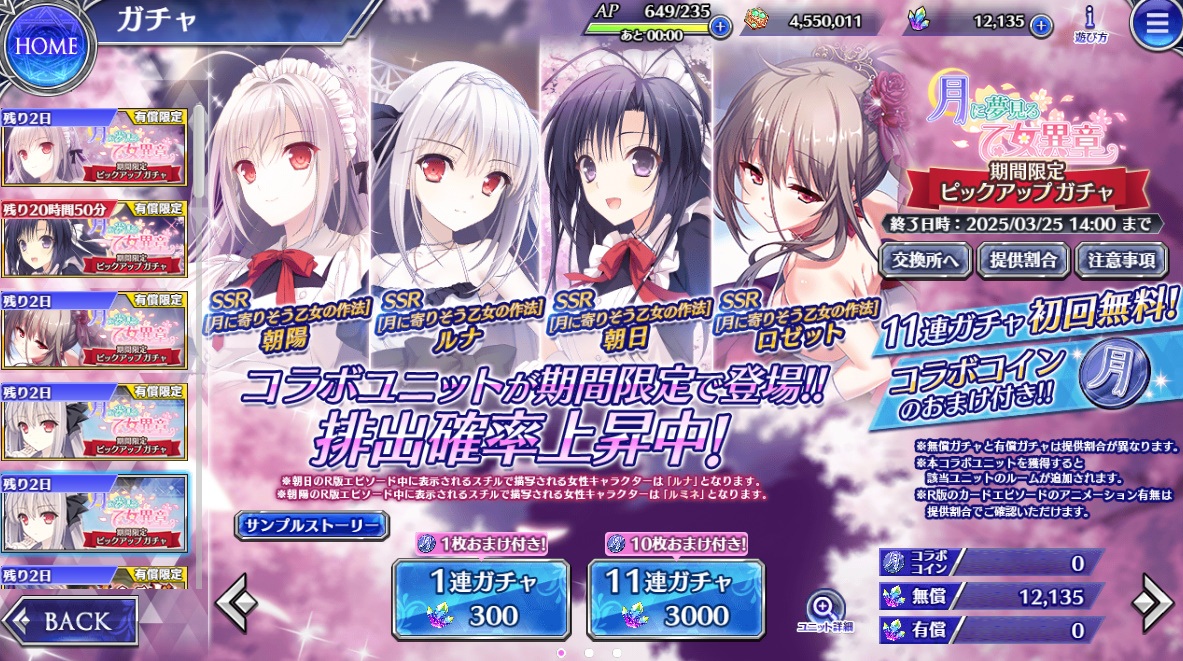Viewport: 1183px width, 661px height.
Task: Open ユニット詳細 magnifier for unit details
Action: (x=825, y=611)
